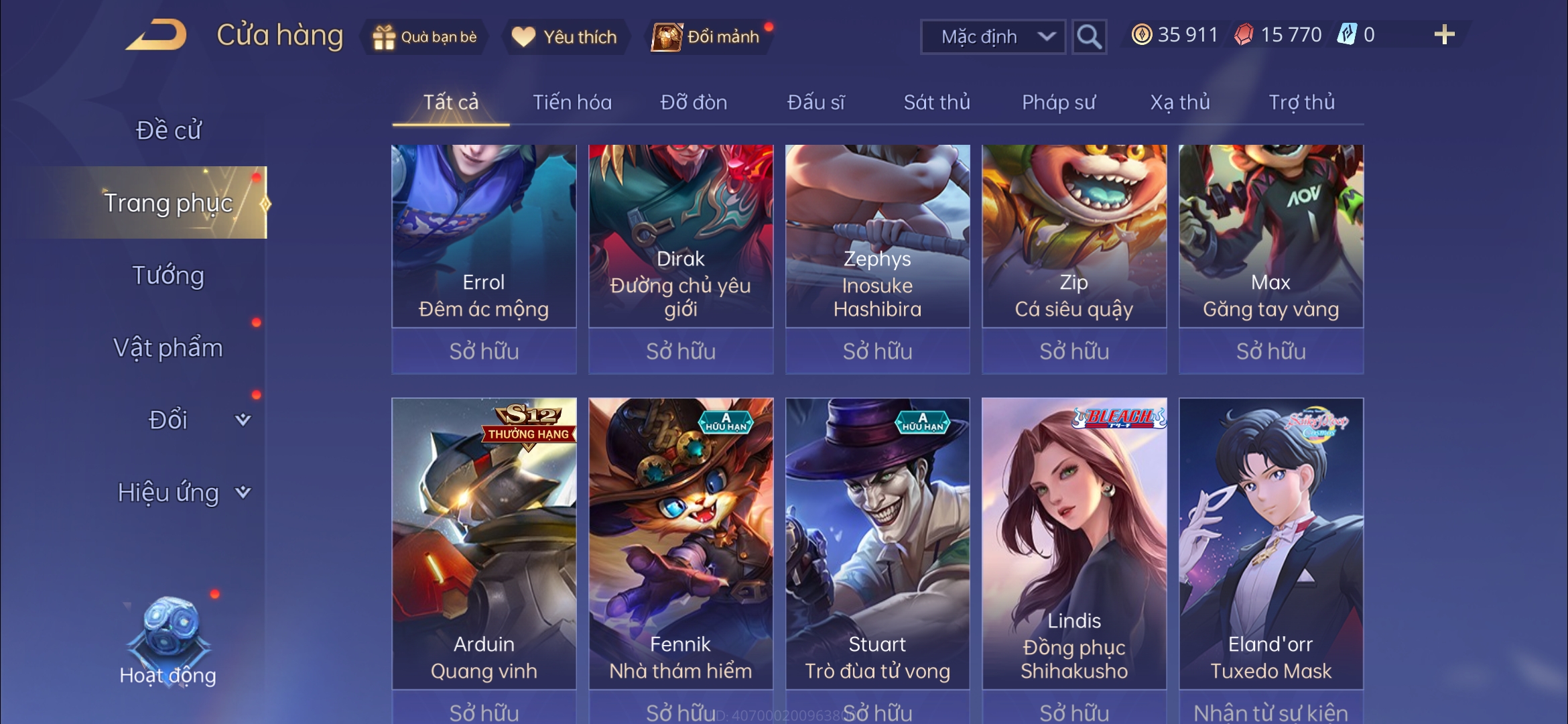Image resolution: width=1568 pixels, height=724 pixels.
Task: Open Đổi mảnh fragment exchange
Action: click(x=709, y=37)
